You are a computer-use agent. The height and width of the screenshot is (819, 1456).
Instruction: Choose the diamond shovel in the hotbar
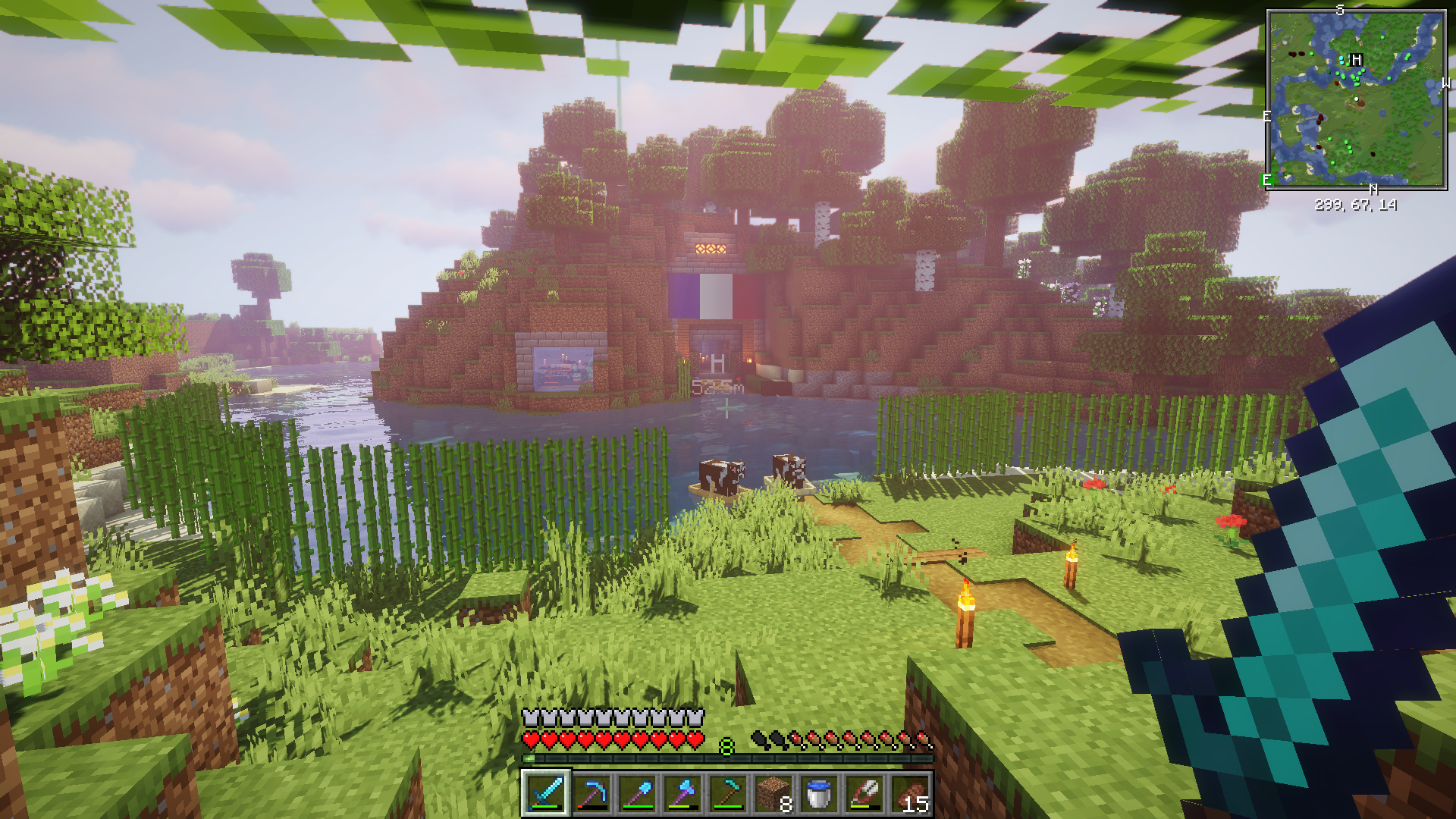[636, 793]
